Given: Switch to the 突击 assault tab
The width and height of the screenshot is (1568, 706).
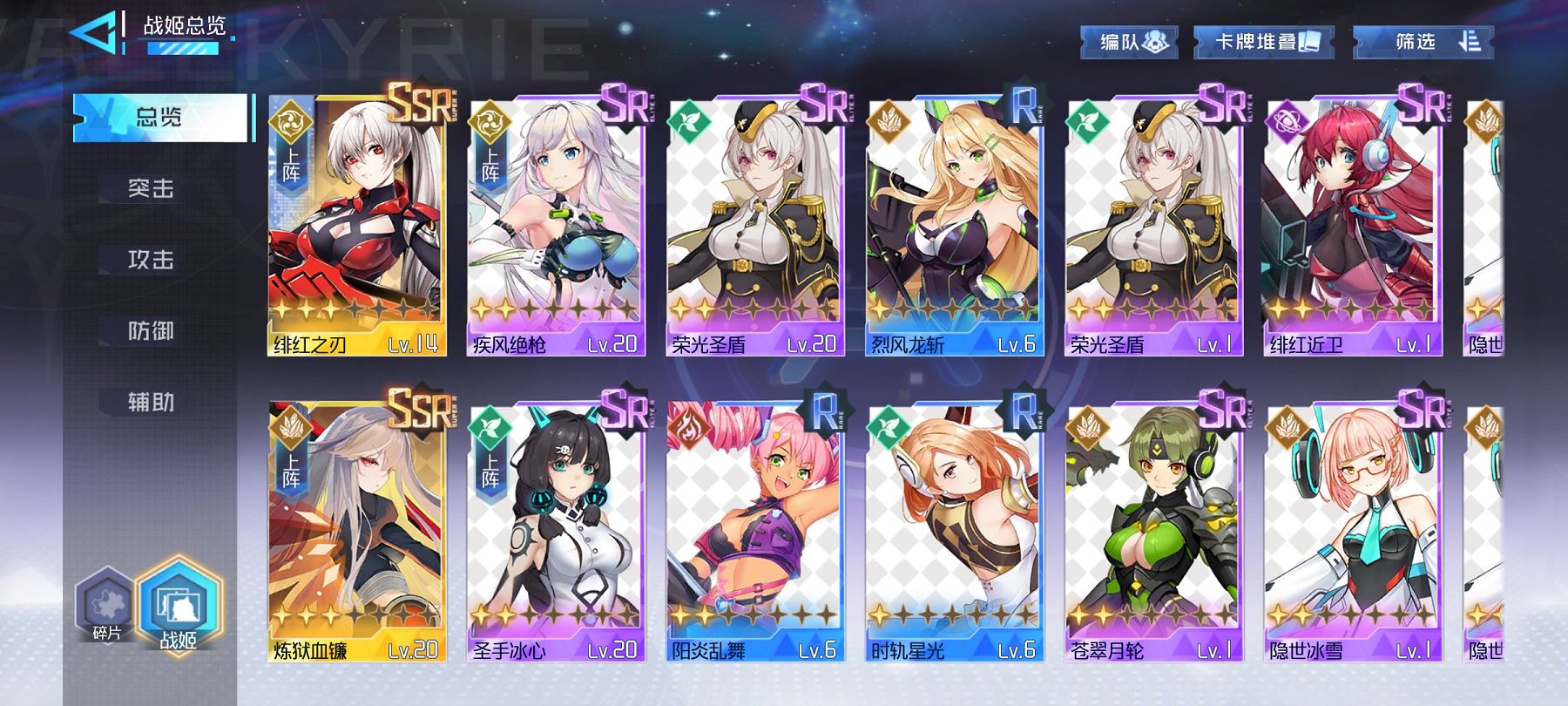Looking at the screenshot, I should click(152, 188).
